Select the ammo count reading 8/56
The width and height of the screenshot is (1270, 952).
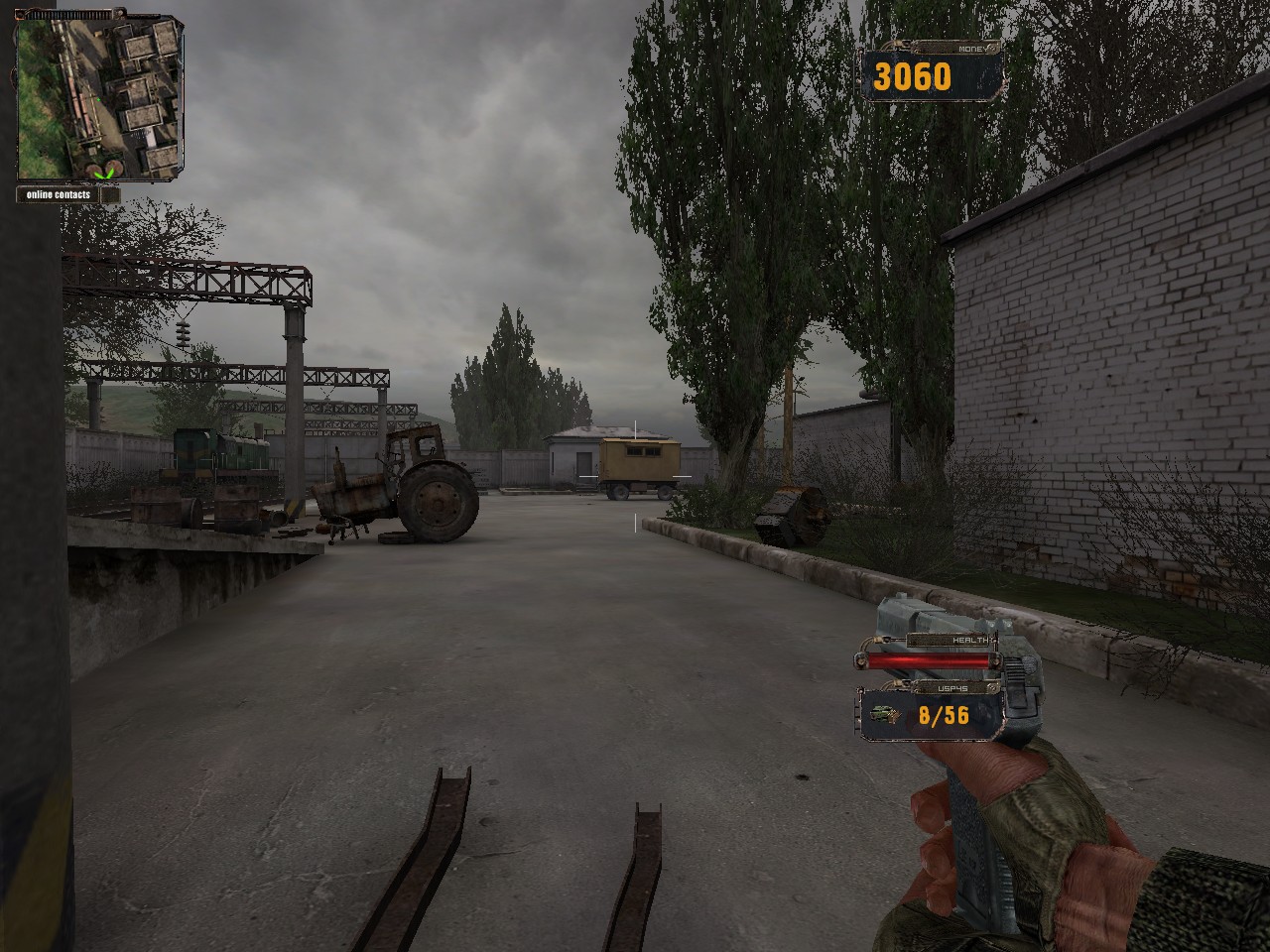pyautogui.click(x=944, y=715)
